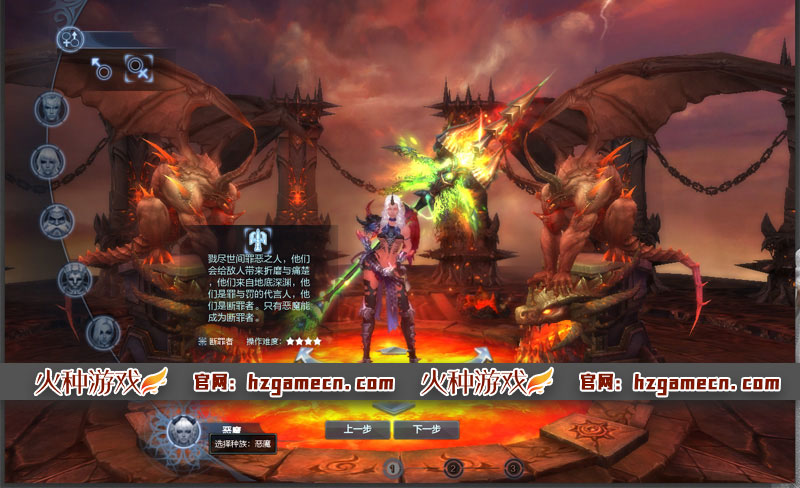Image resolution: width=800 pixels, height=488 pixels.
Task: Select the bearded dwarf face portrait
Action: [57, 220]
